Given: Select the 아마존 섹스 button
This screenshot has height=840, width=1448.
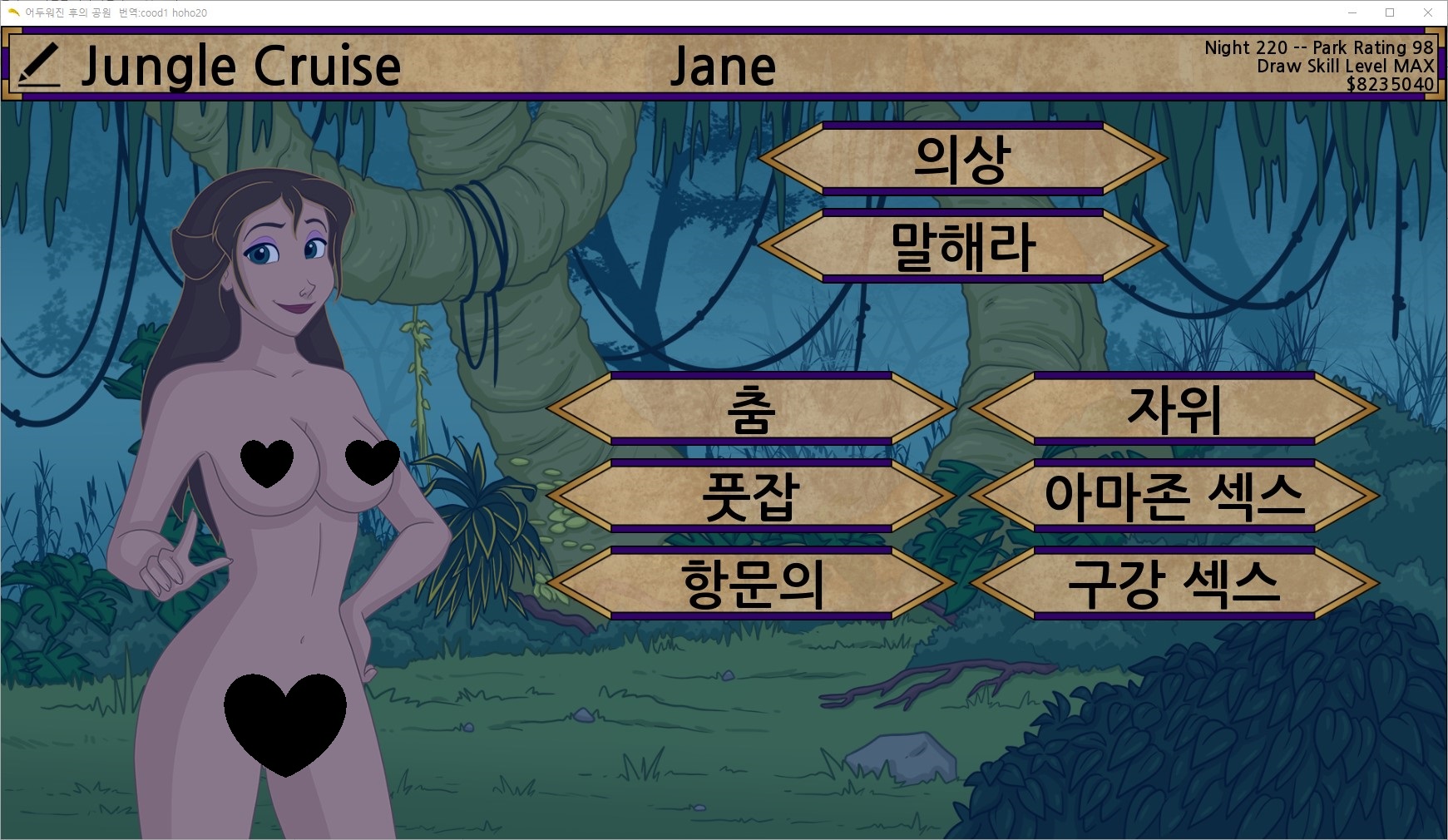Looking at the screenshot, I should (x=1174, y=497).
